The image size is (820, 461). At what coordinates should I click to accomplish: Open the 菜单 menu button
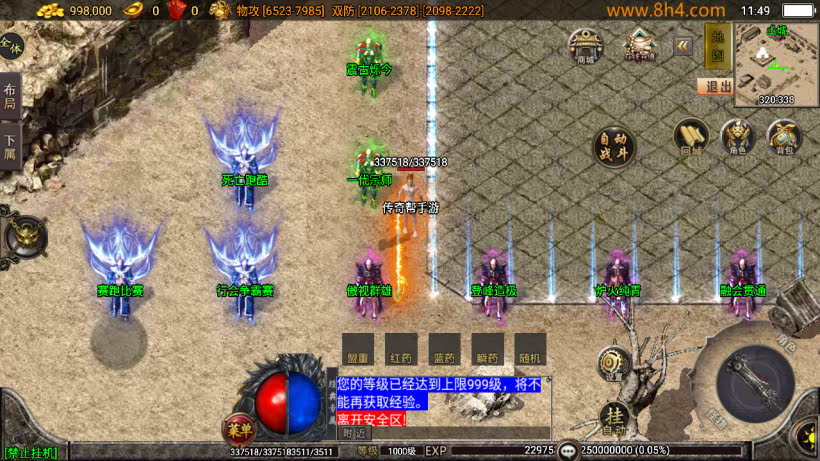click(239, 427)
